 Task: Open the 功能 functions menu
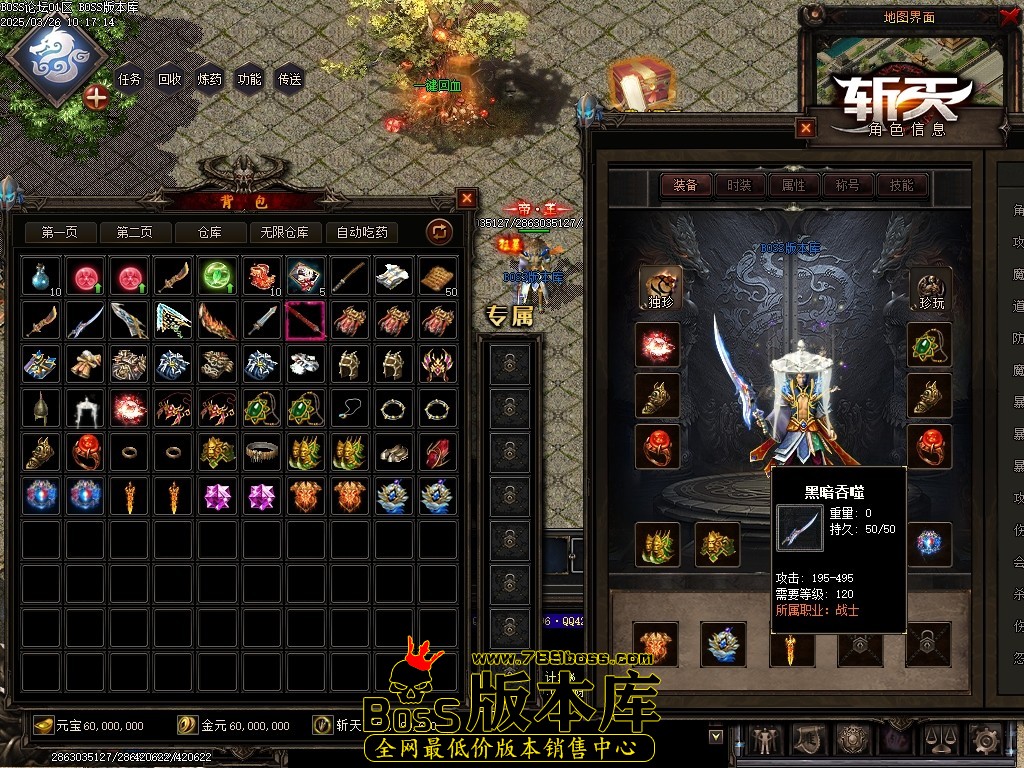[250, 79]
